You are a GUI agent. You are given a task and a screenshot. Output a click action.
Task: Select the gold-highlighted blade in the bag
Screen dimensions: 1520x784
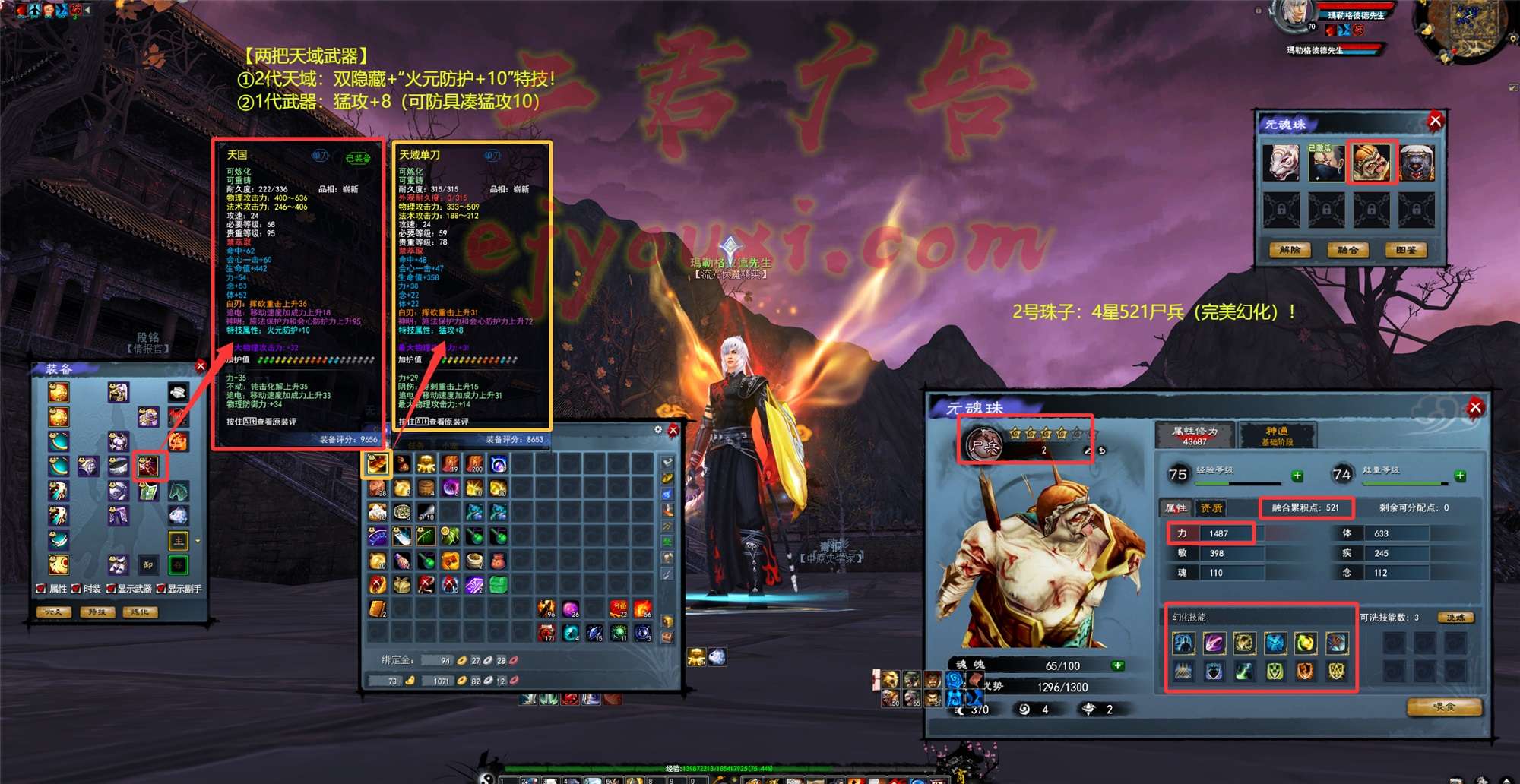tap(378, 463)
